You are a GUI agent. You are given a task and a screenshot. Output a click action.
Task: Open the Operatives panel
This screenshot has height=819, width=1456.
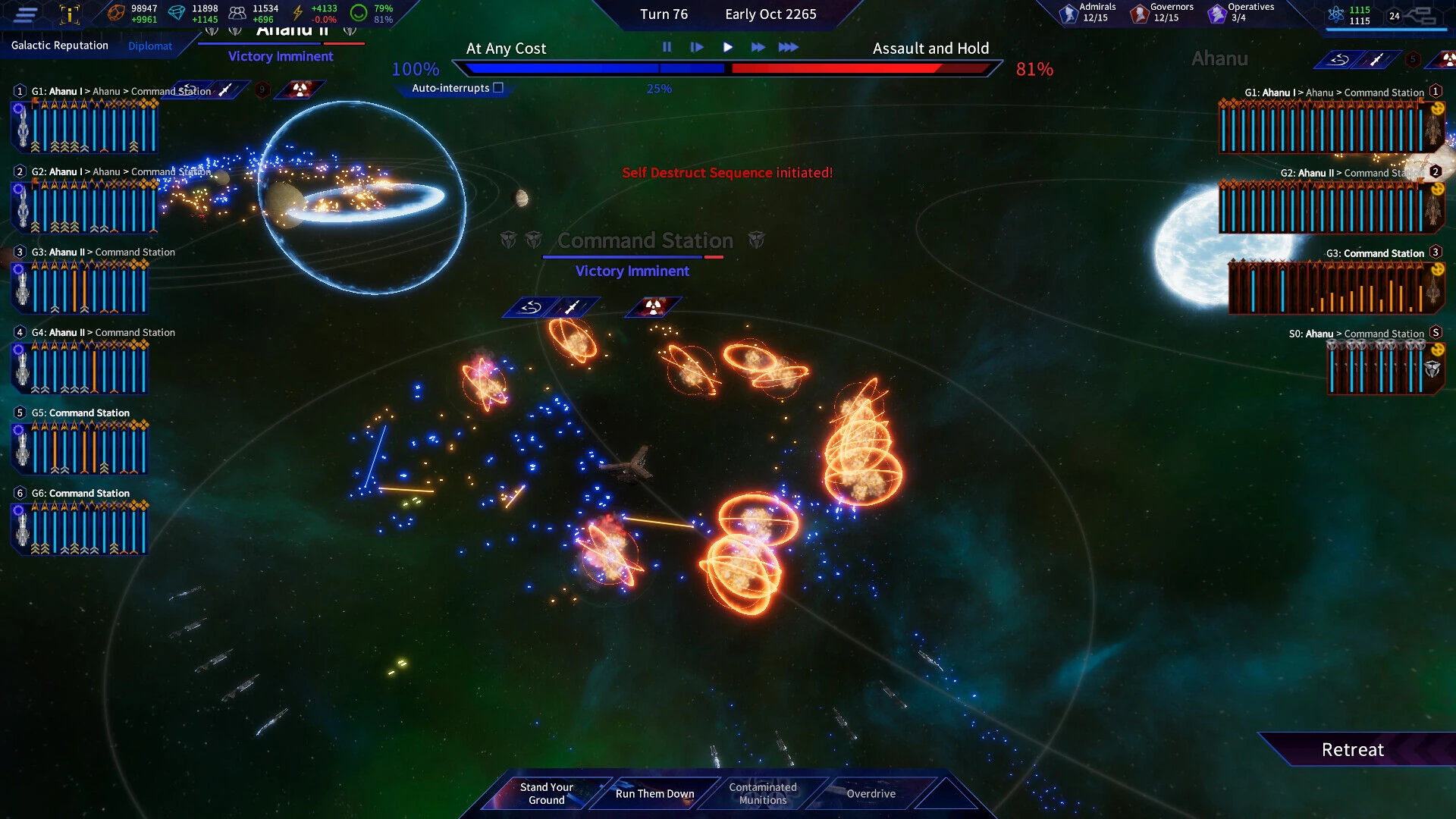pyautogui.click(x=1240, y=12)
